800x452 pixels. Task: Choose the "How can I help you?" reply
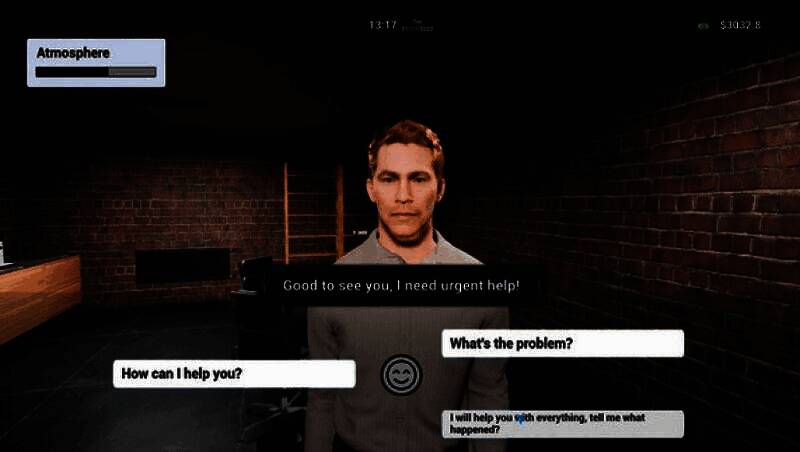[234, 374]
